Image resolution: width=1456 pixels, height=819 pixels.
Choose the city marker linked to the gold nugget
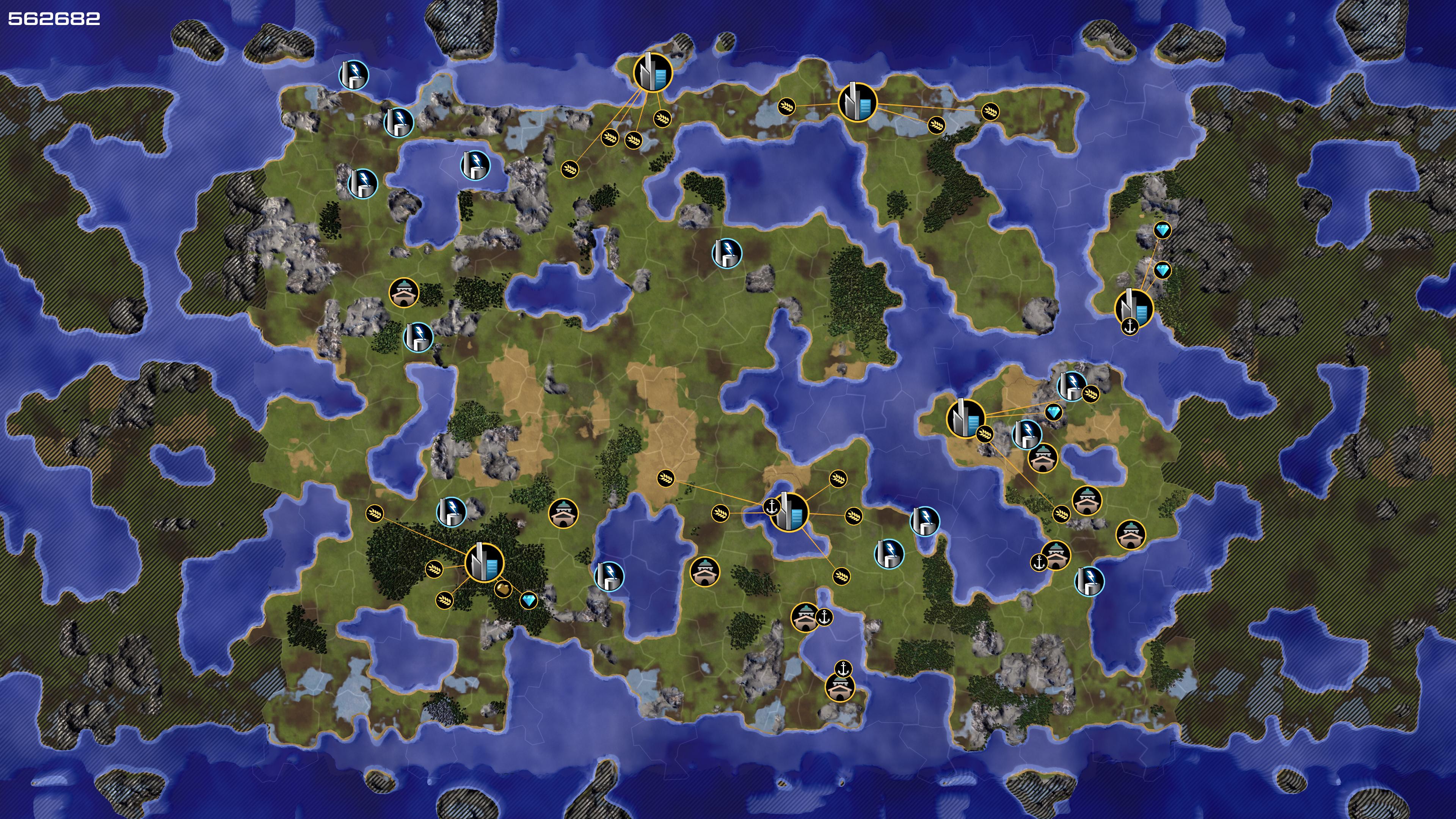click(484, 562)
